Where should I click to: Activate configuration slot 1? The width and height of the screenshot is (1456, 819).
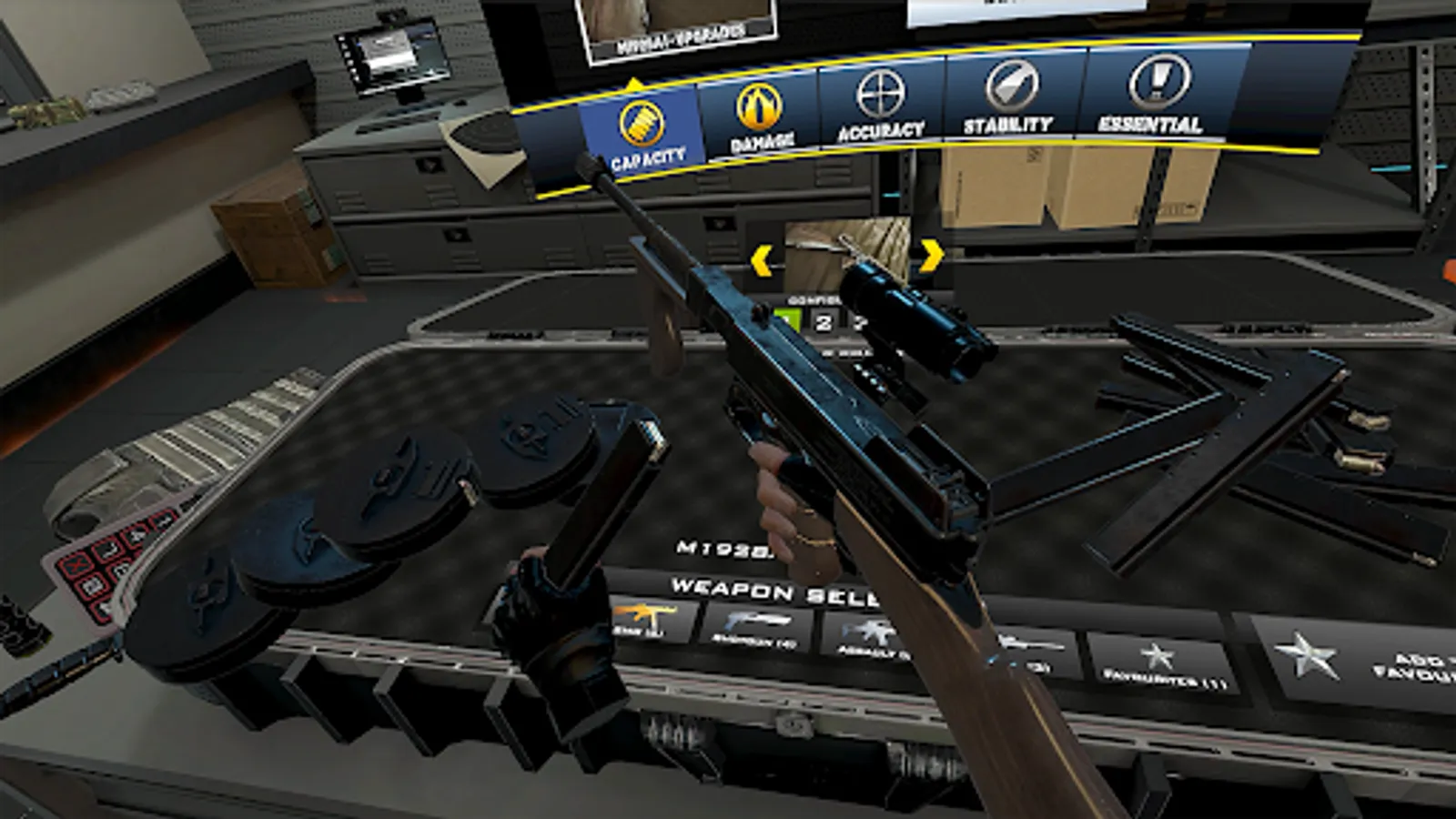click(x=789, y=318)
